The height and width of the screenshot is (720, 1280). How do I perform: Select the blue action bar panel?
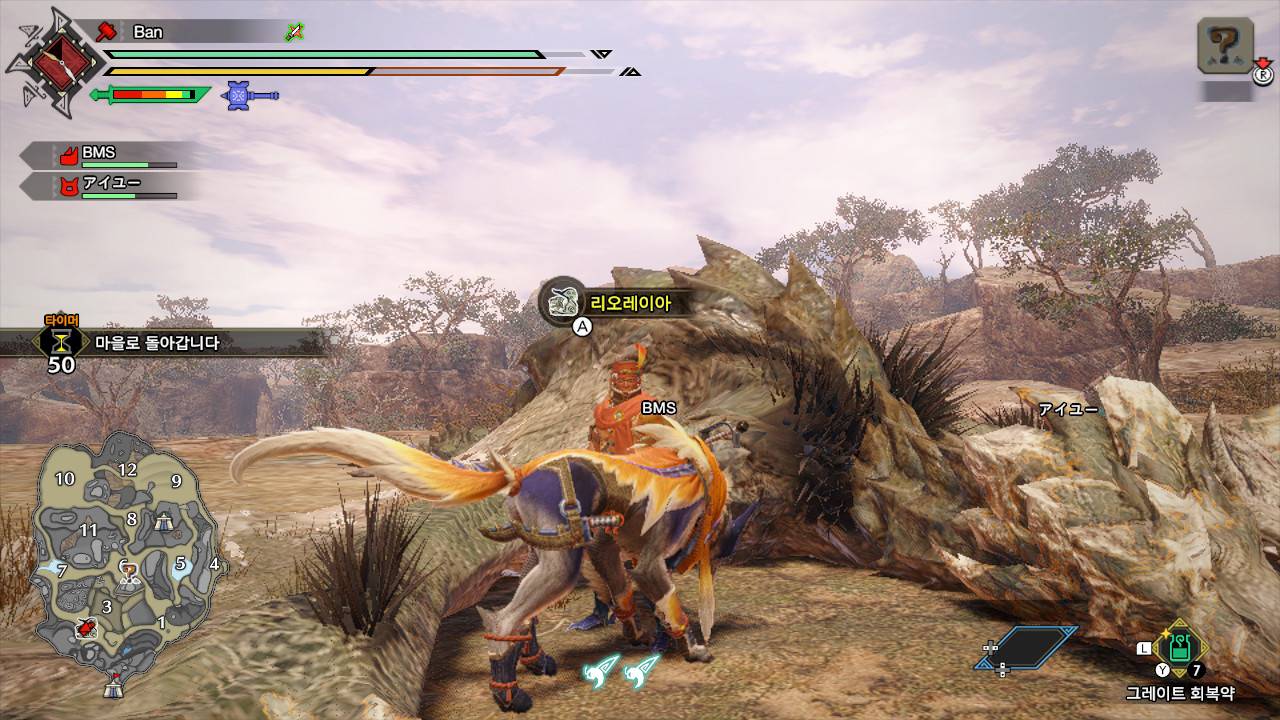(1030, 647)
